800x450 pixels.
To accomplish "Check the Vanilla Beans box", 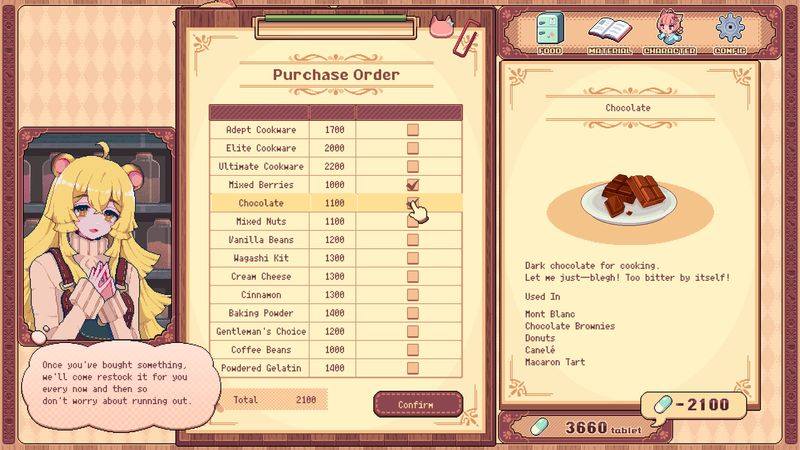I will coord(412,240).
